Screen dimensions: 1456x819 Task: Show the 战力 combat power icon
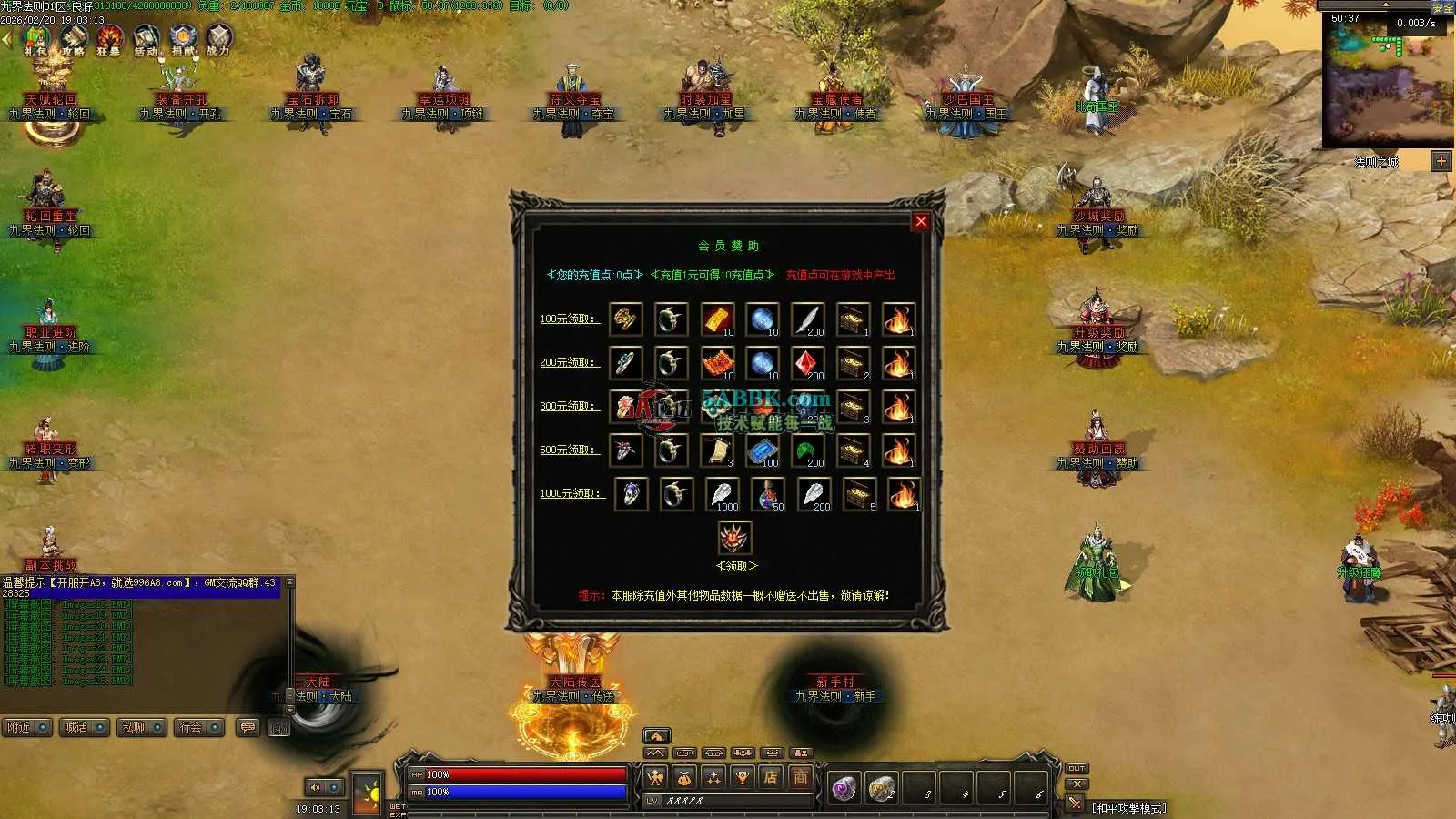[218, 39]
